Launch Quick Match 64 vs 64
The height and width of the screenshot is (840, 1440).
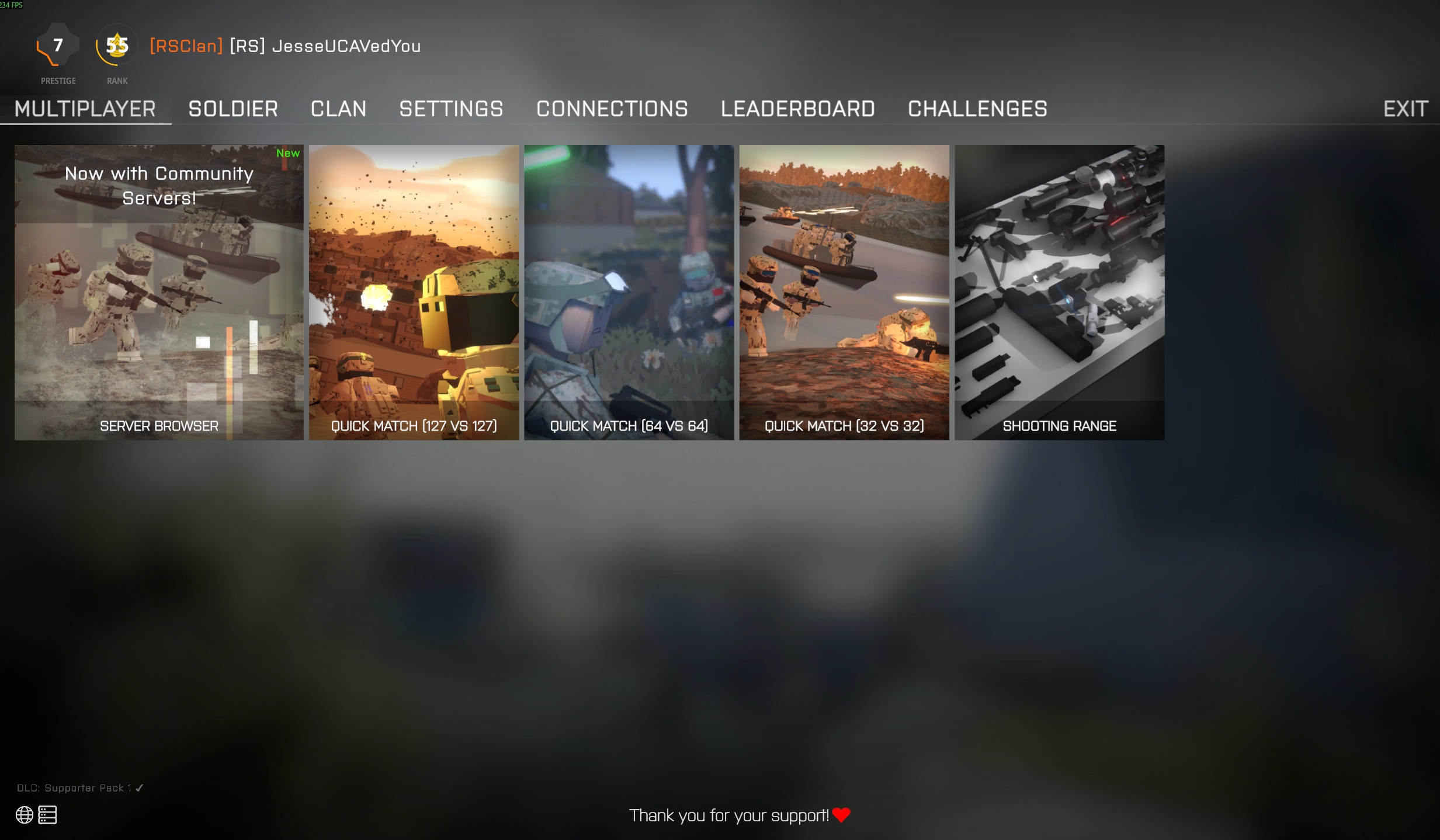pos(629,292)
